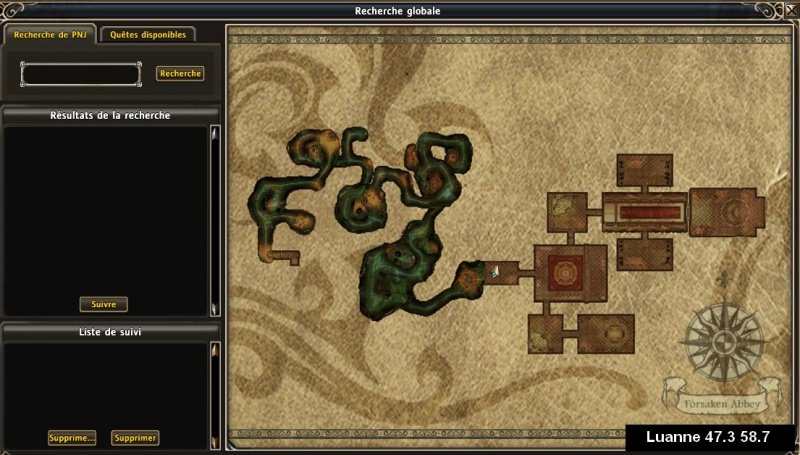The width and height of the screenshot is (800, 455).
Task: Click the player marker on the map
Action: (x=495, y=271)
